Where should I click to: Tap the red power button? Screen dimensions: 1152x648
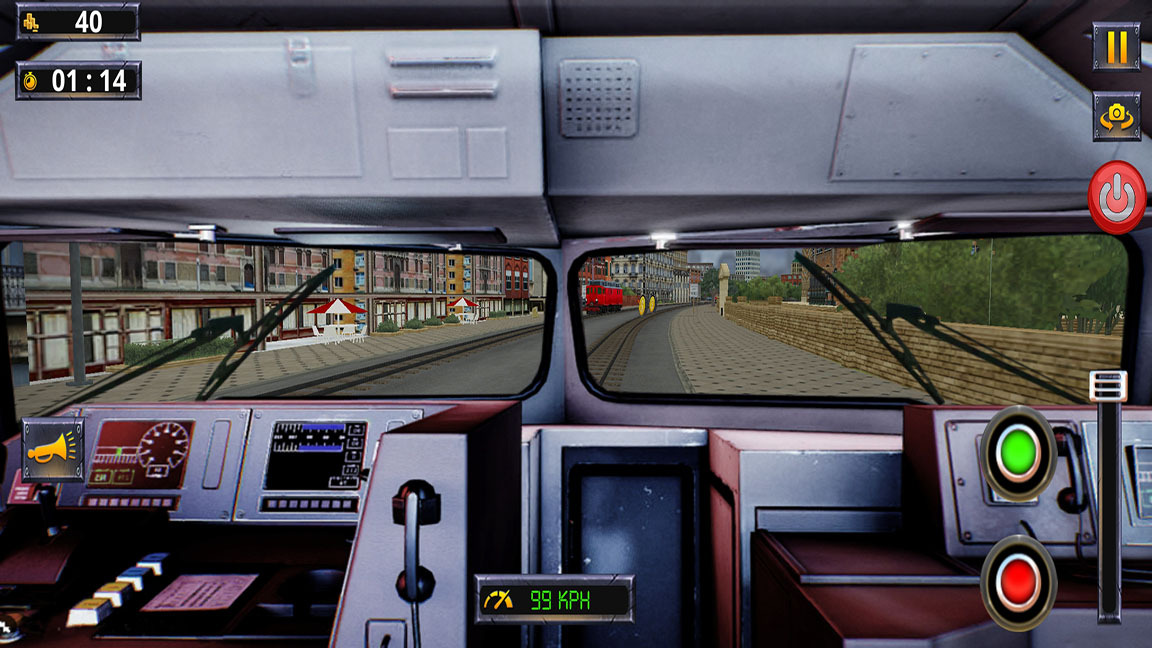tap(1116, 197)
